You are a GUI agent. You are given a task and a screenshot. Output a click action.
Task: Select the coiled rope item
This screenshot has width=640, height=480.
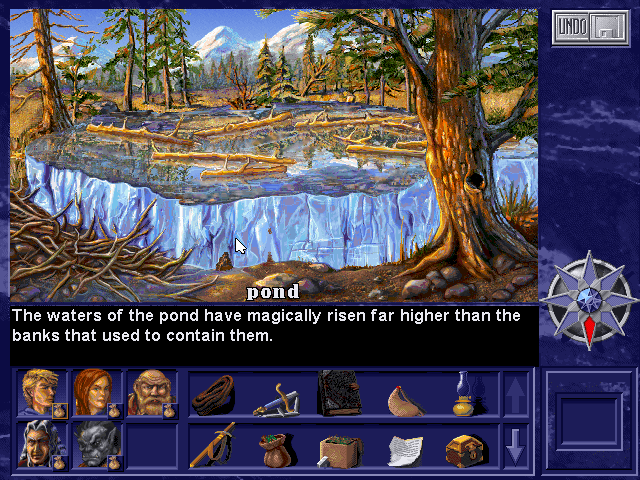(x=211, y=393)
